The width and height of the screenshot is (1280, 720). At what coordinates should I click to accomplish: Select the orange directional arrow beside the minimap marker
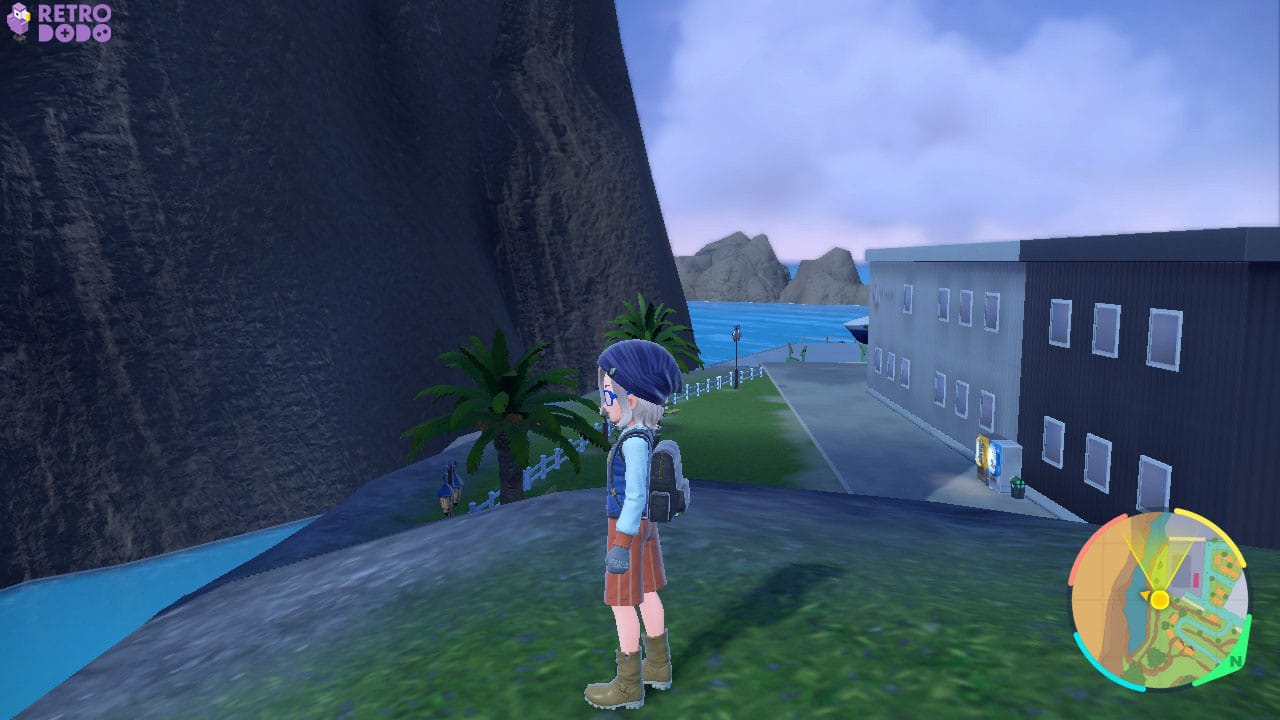[1145, 594]
